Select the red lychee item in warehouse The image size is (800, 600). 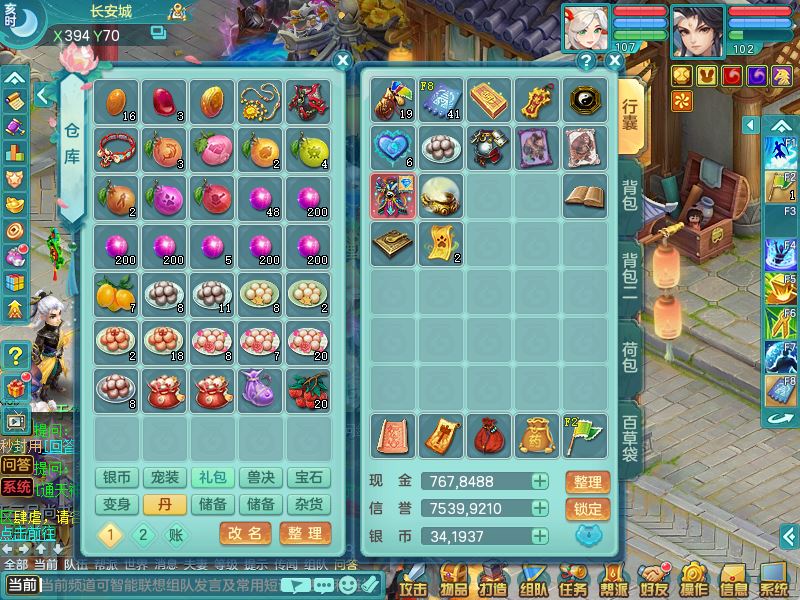click(308, 389)
